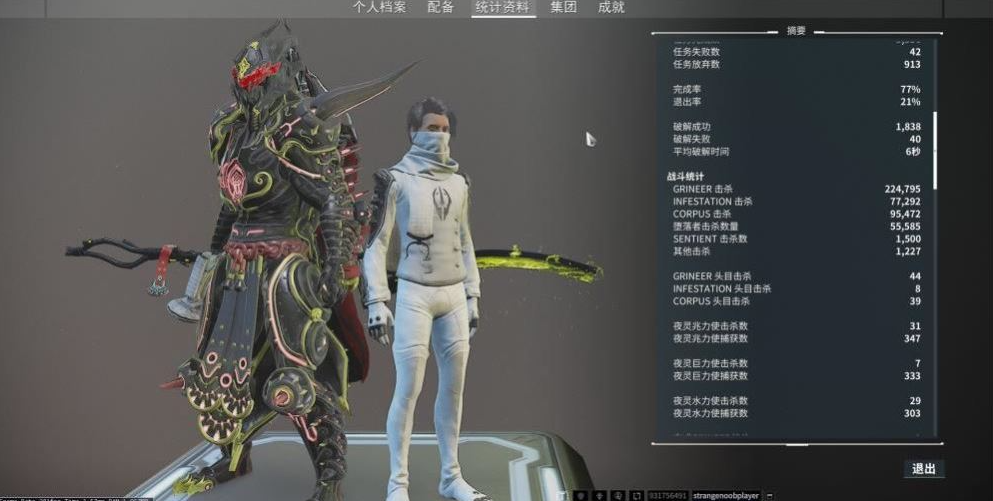Click the 退出 exit button
Image resolution: width=993 pixels, height=501 pixels.
coord(923,469)
